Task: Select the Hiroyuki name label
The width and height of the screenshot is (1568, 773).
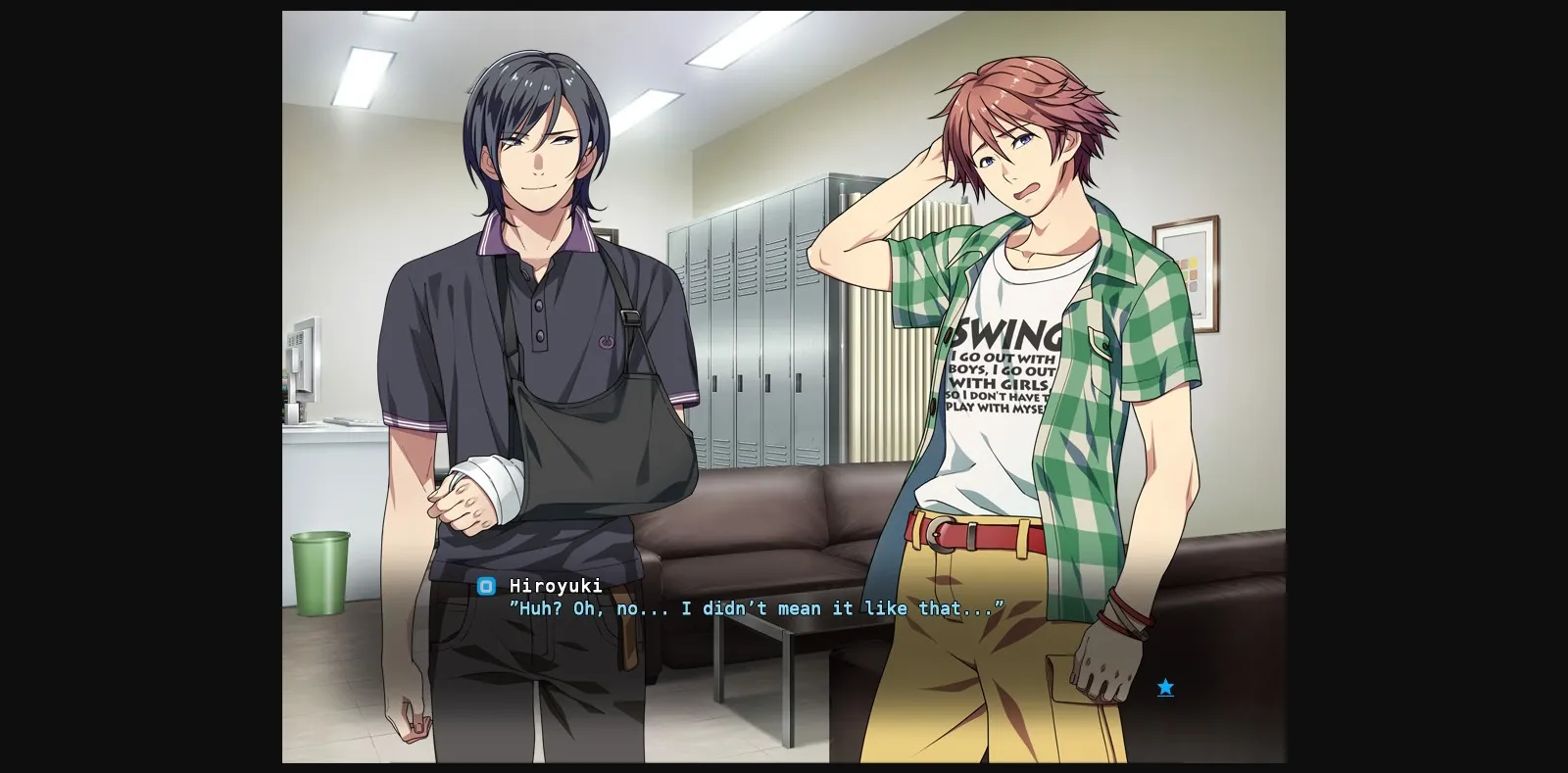Action: pos(554,587)
